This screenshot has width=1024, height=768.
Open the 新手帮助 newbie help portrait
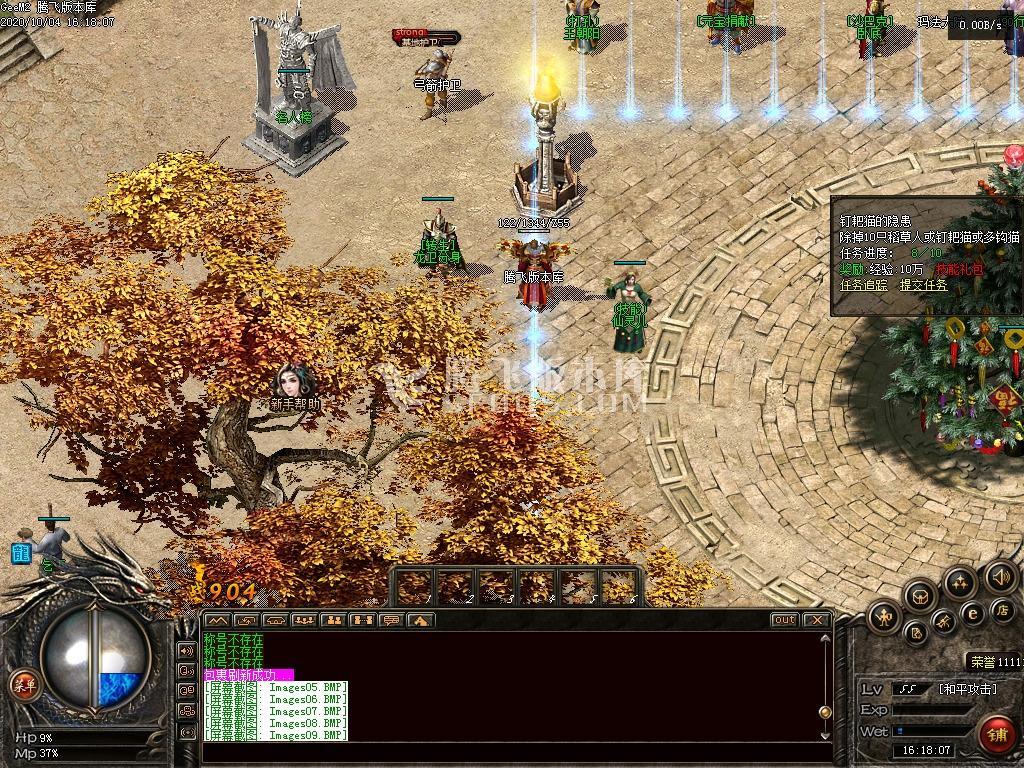[295, 383]
